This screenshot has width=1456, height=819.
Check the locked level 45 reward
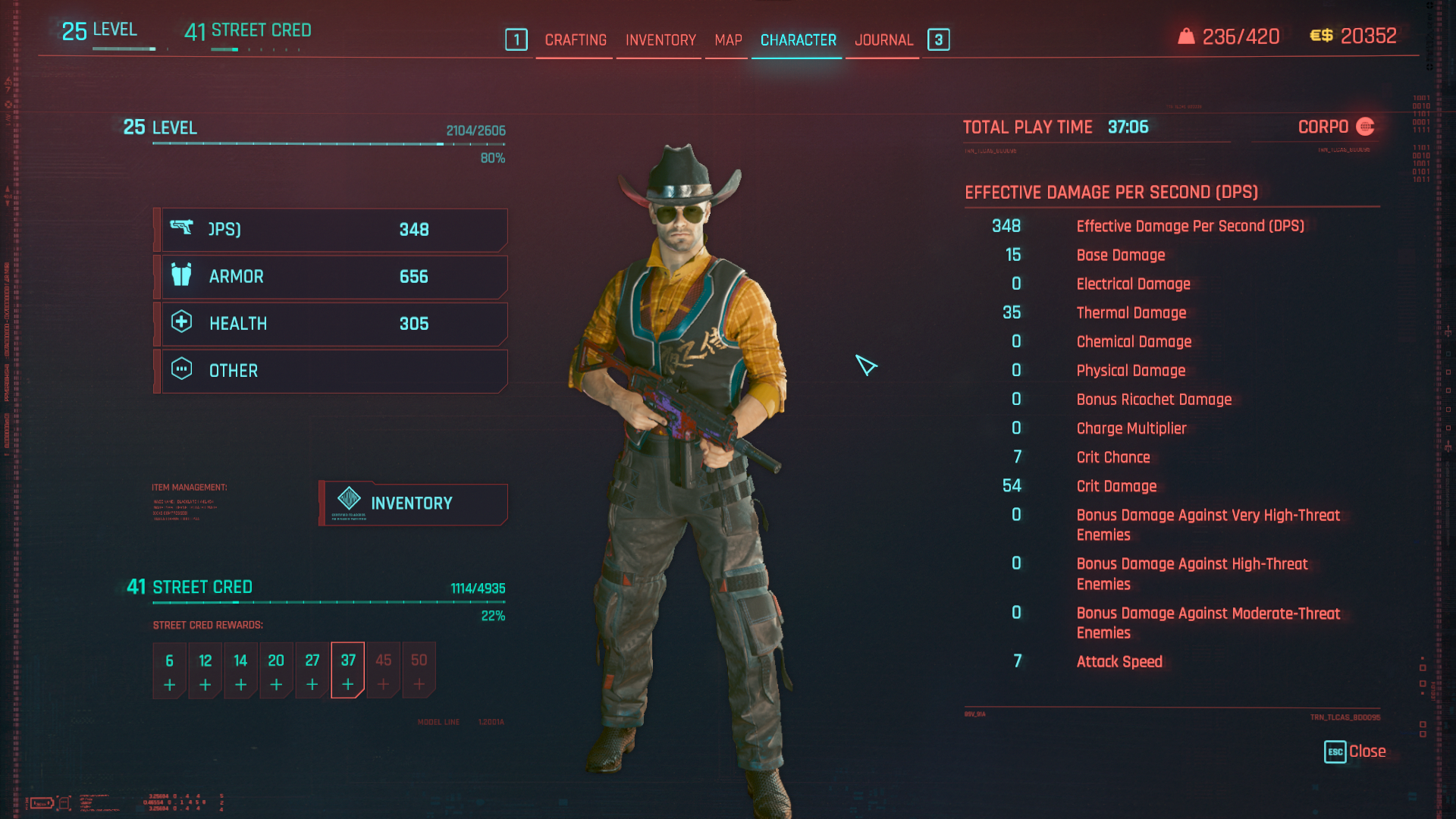point(384,671)
